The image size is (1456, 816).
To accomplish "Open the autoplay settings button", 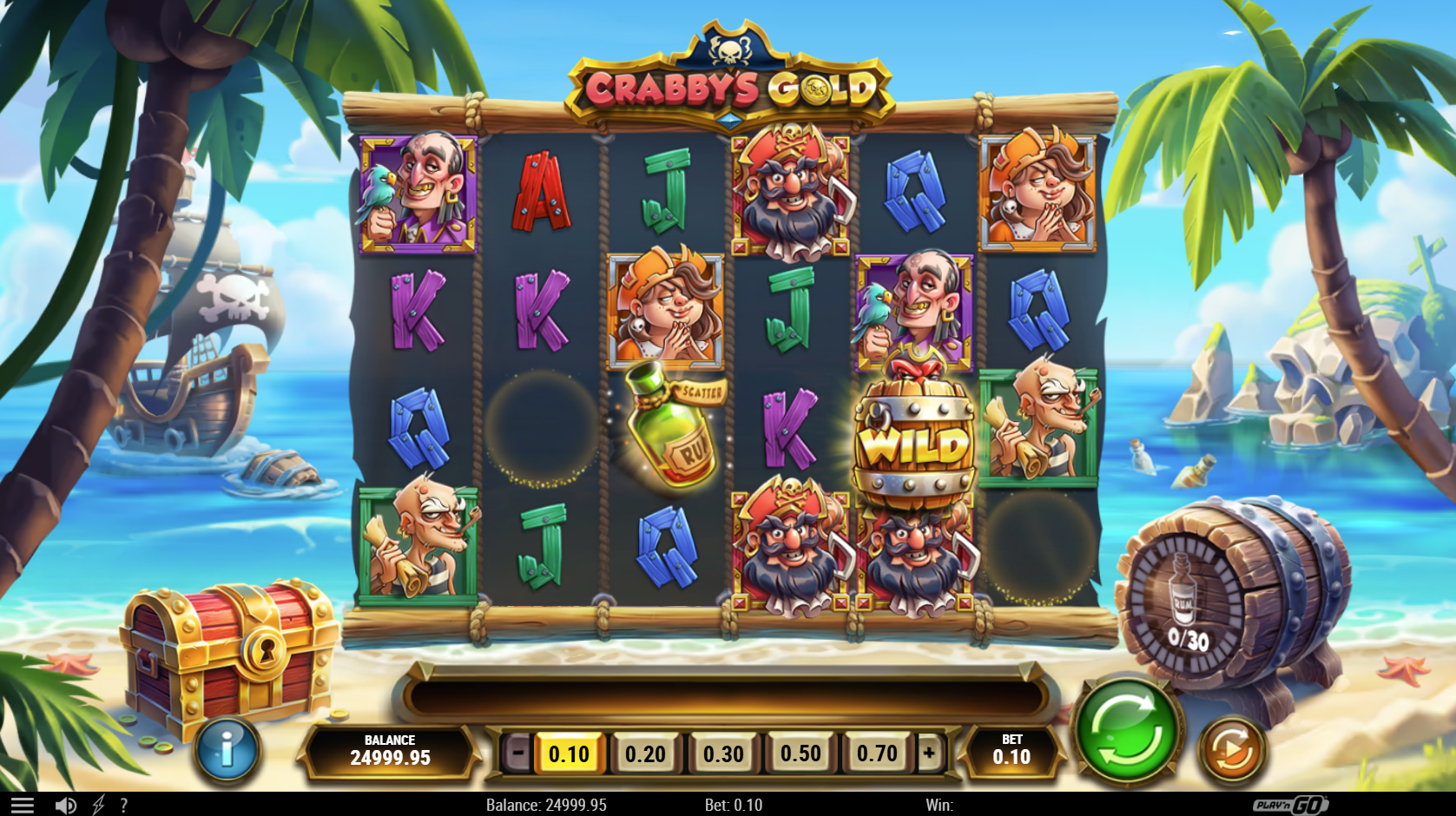I will tap(1232, 750).
